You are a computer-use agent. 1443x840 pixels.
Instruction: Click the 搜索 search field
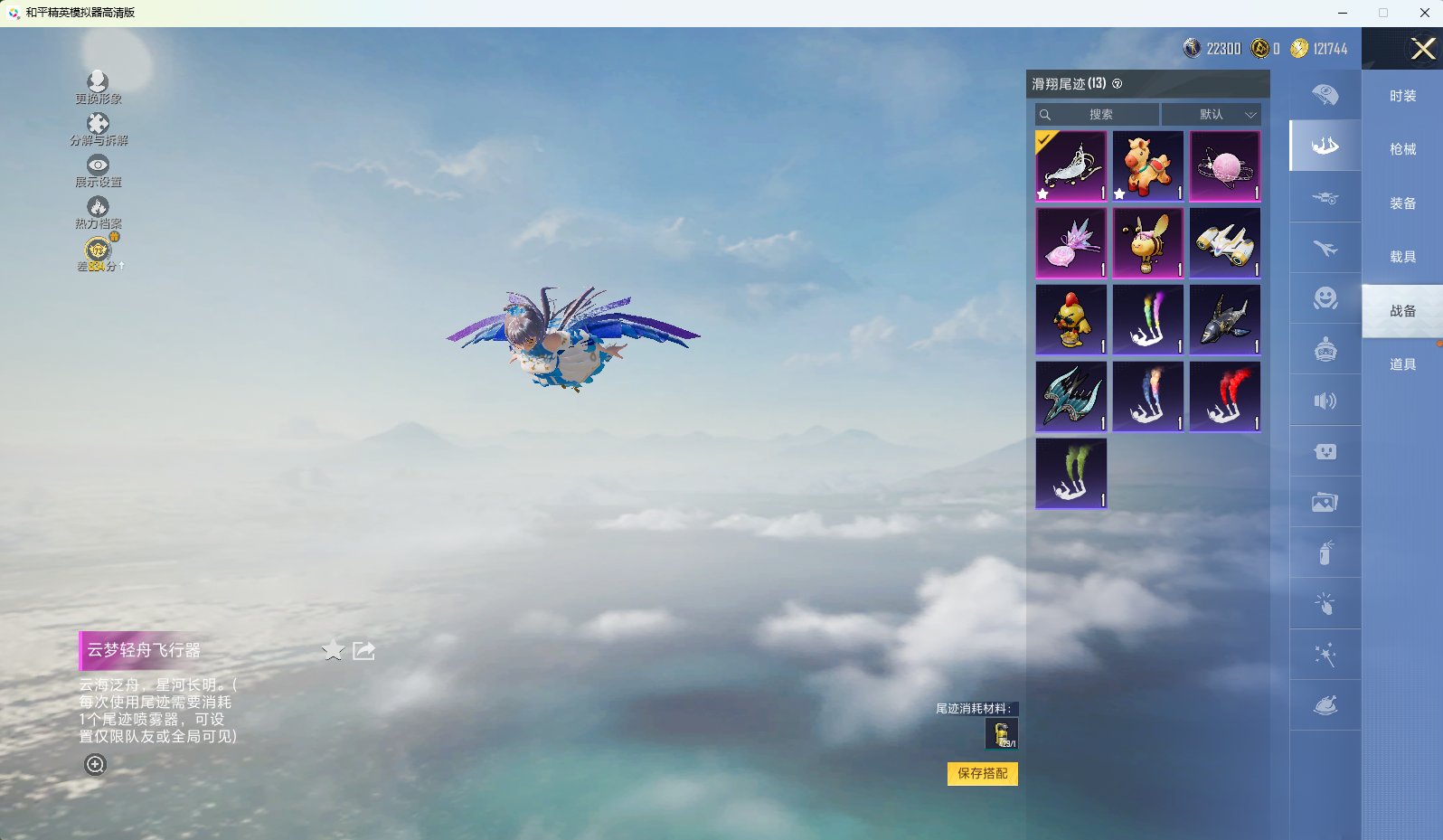pos(1098,115)
